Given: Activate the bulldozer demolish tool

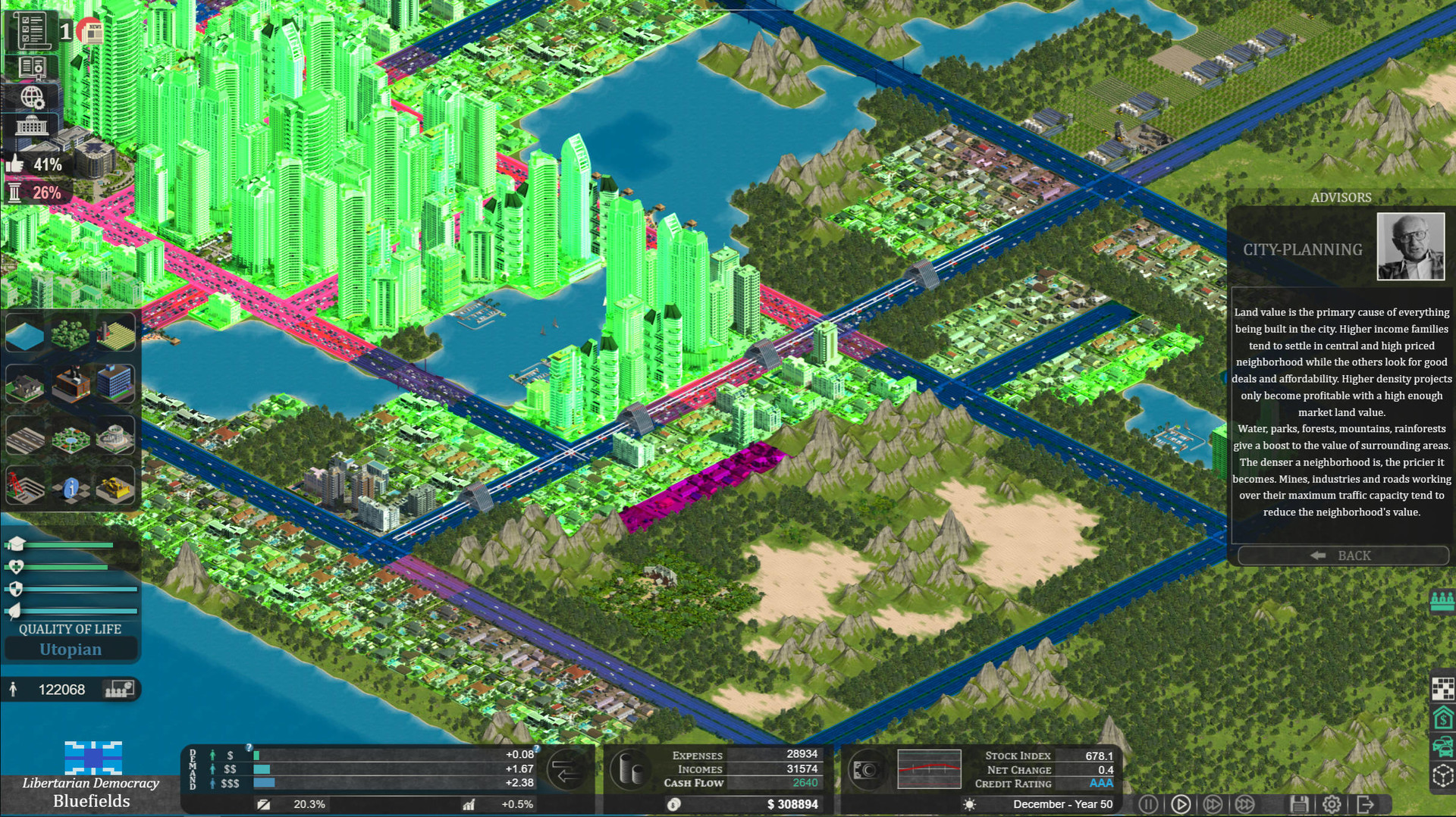Looking at the screenshot, I should pos(115,487).
